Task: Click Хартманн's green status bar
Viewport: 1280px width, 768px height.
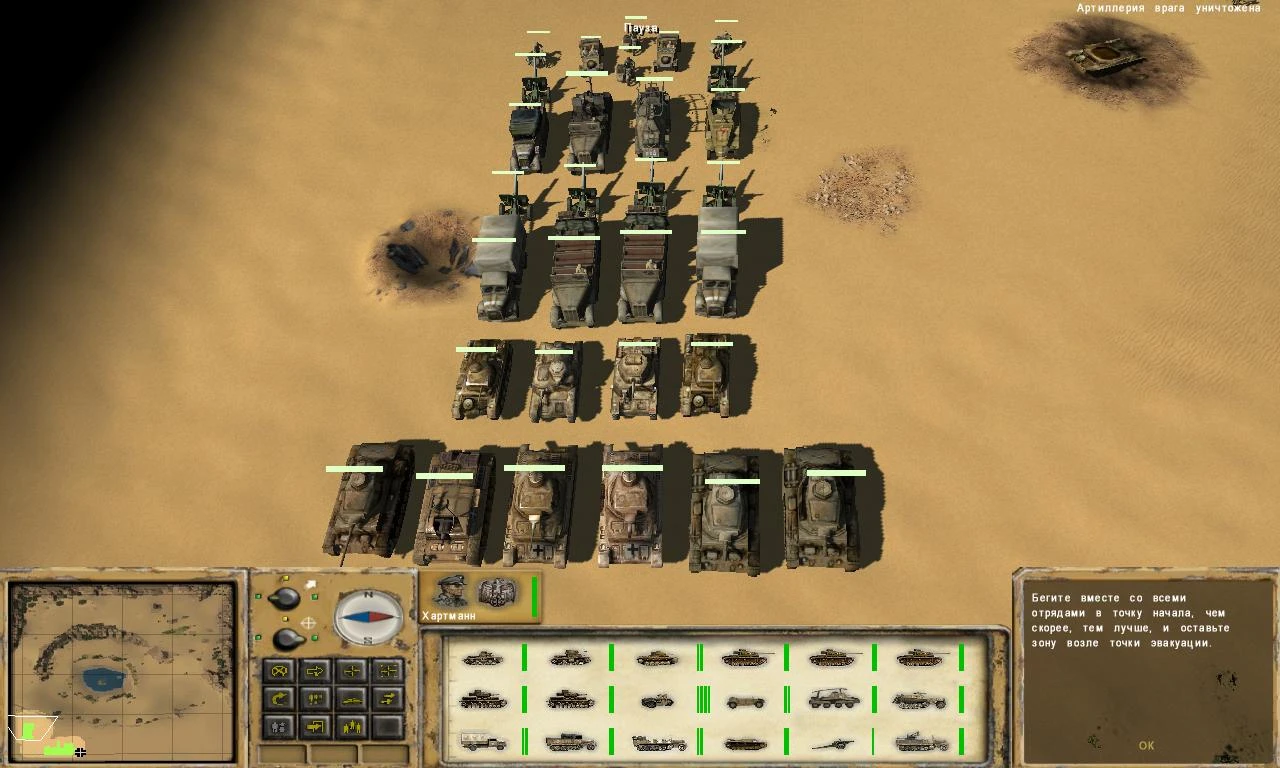Action: 534,596
